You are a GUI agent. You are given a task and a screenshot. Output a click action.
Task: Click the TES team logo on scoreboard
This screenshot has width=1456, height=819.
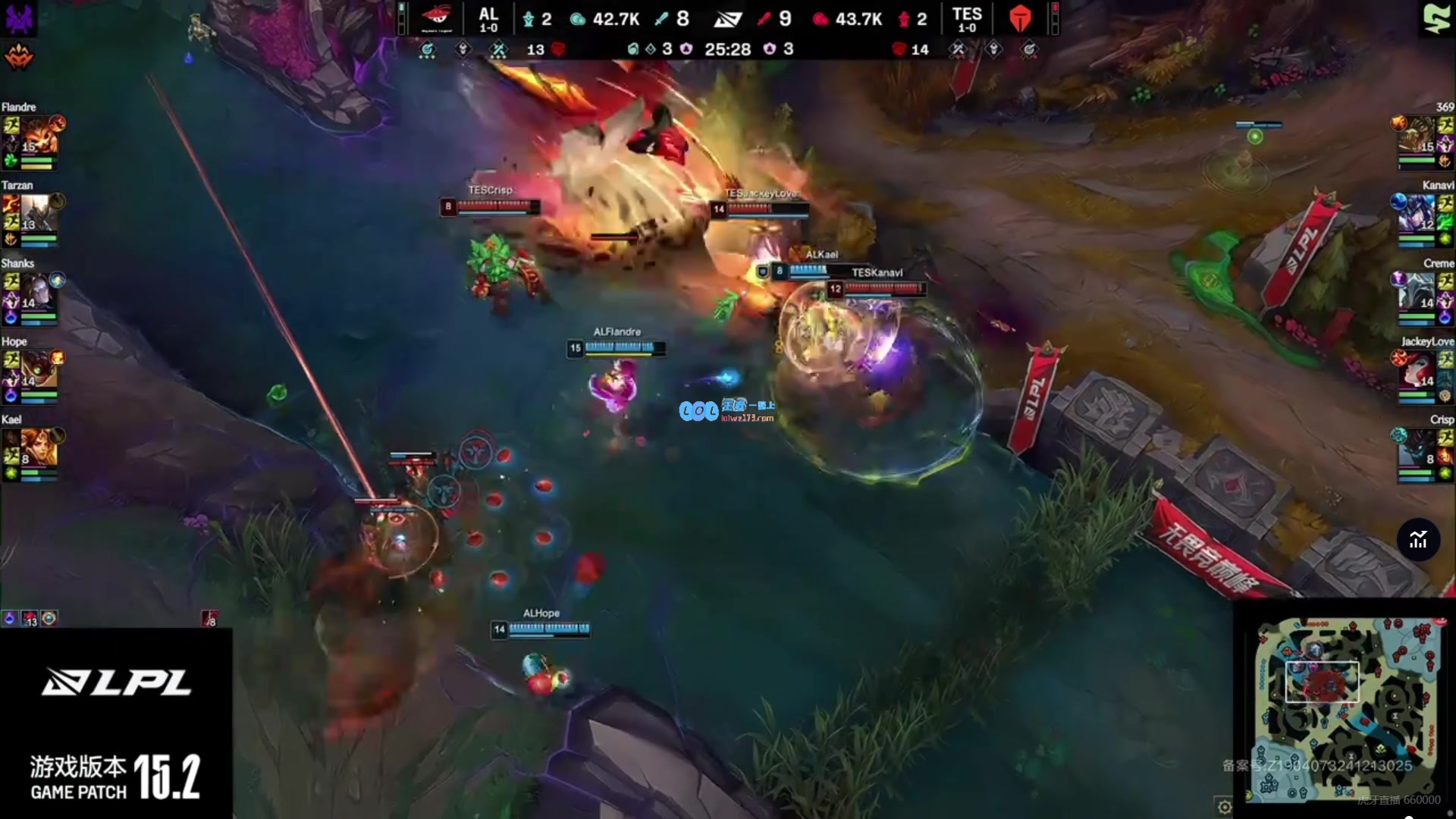pos(1020,18)
